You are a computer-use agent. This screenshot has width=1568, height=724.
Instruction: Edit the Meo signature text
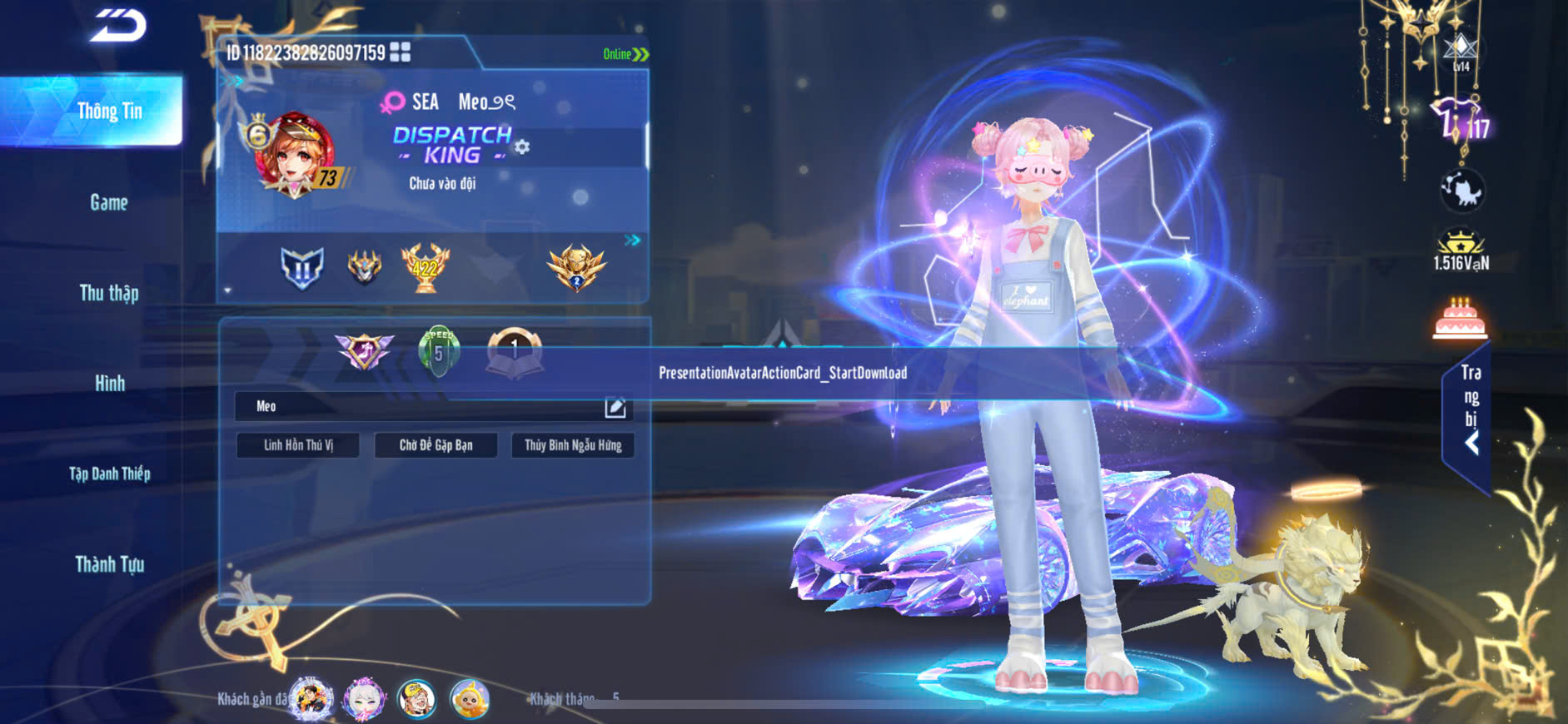point(615,407)
